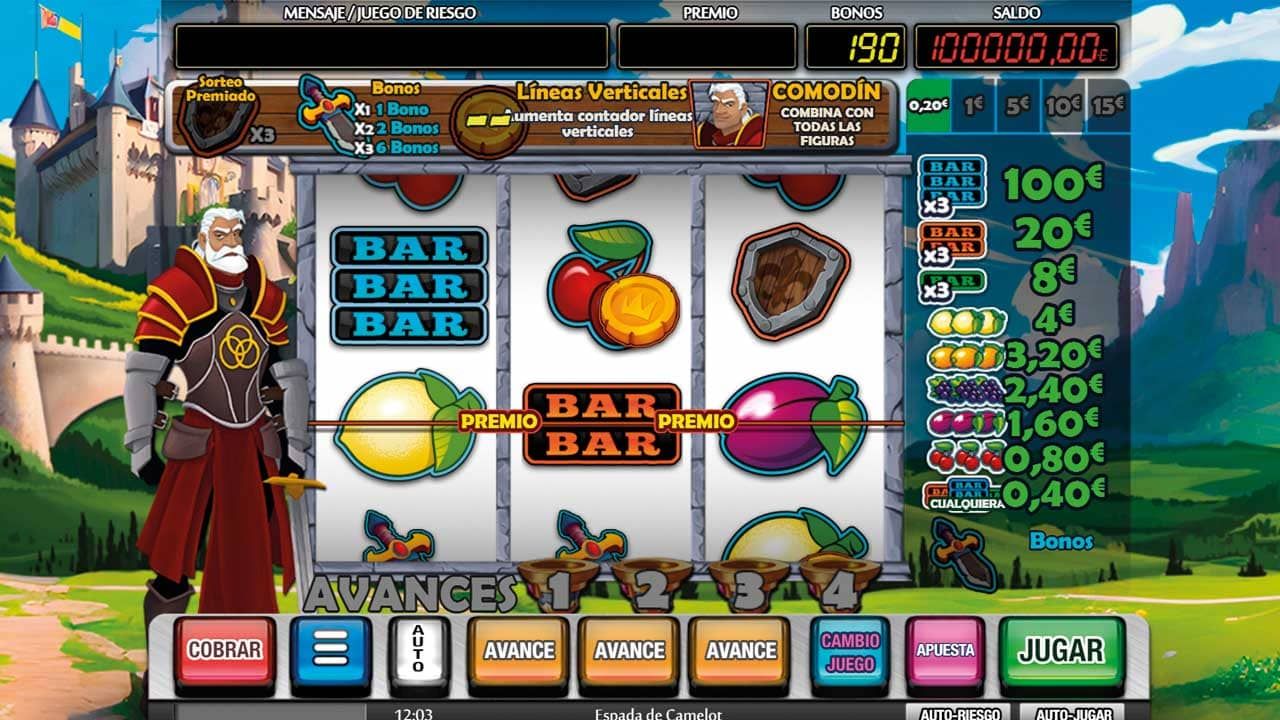Toggle the white AUTO button

tap(419, 651)
